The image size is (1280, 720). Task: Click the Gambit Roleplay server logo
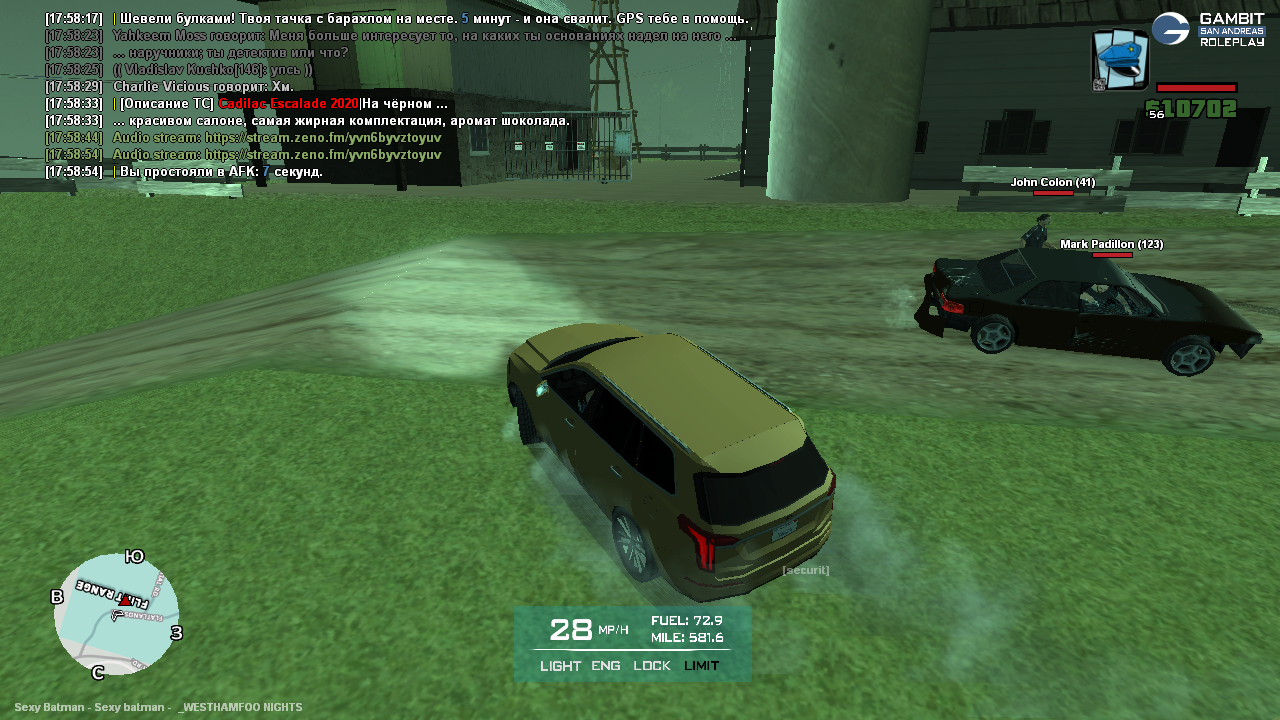1208,29
